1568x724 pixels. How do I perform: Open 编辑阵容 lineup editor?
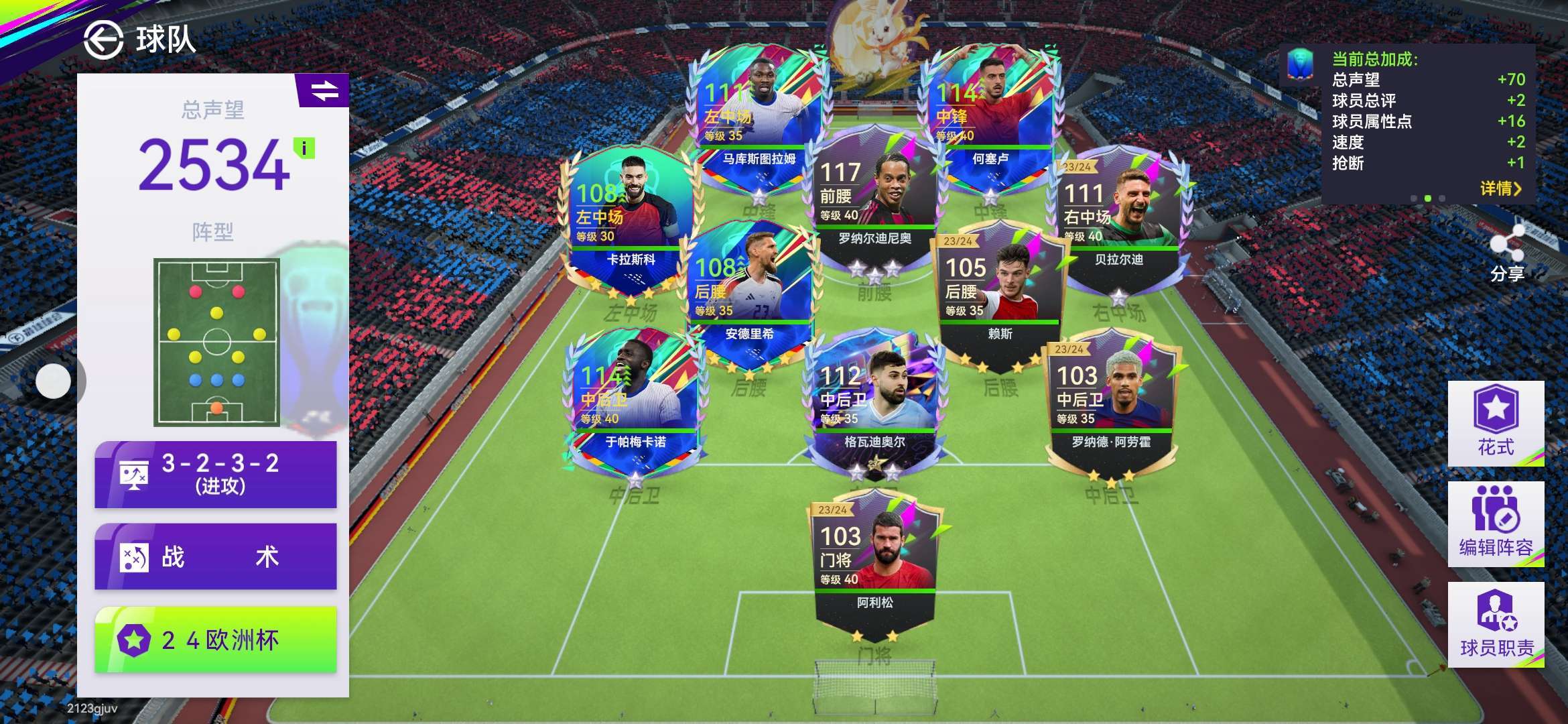click(1496, 524)
